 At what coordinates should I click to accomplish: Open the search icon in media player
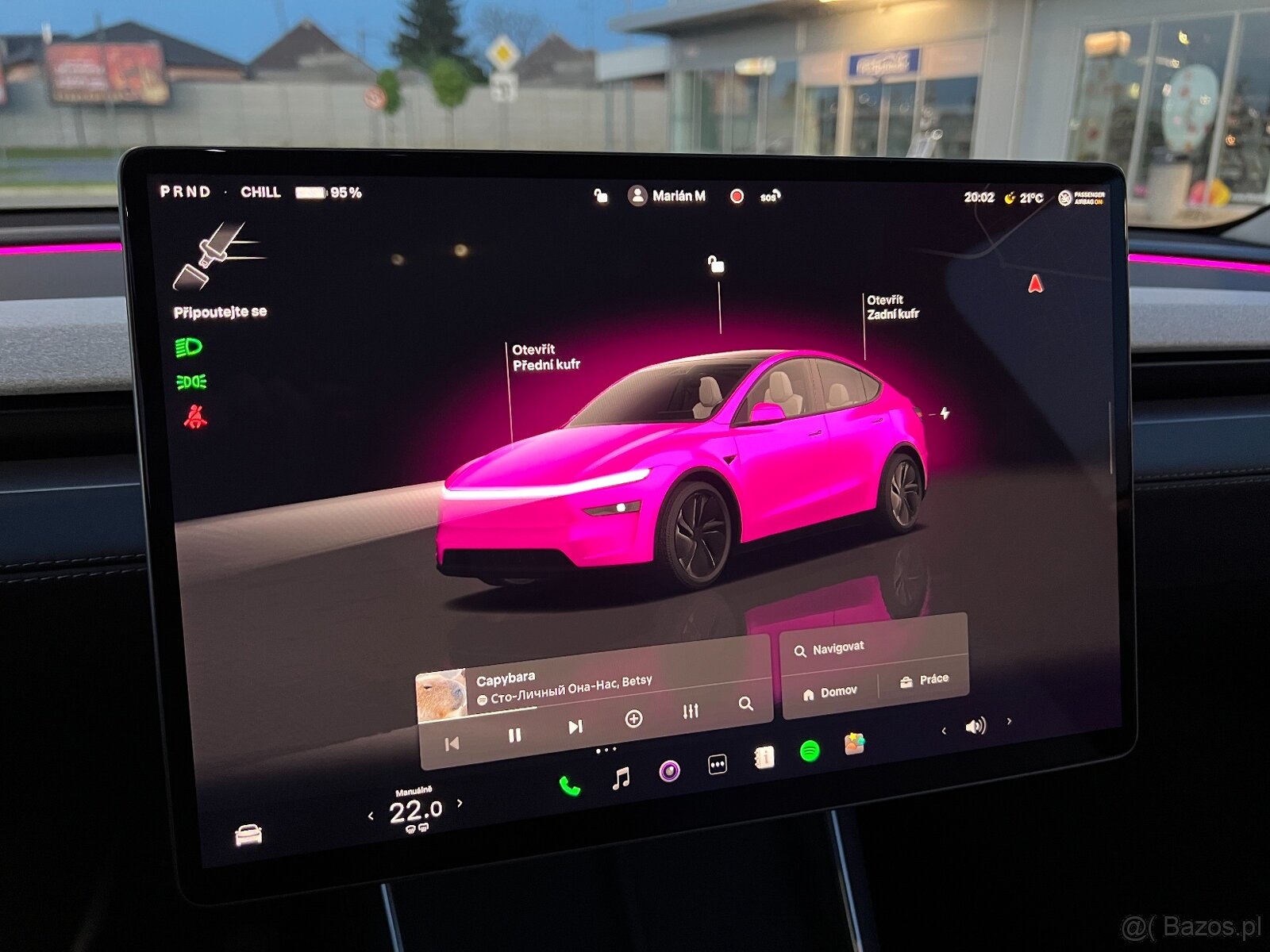tap(747, 702)
